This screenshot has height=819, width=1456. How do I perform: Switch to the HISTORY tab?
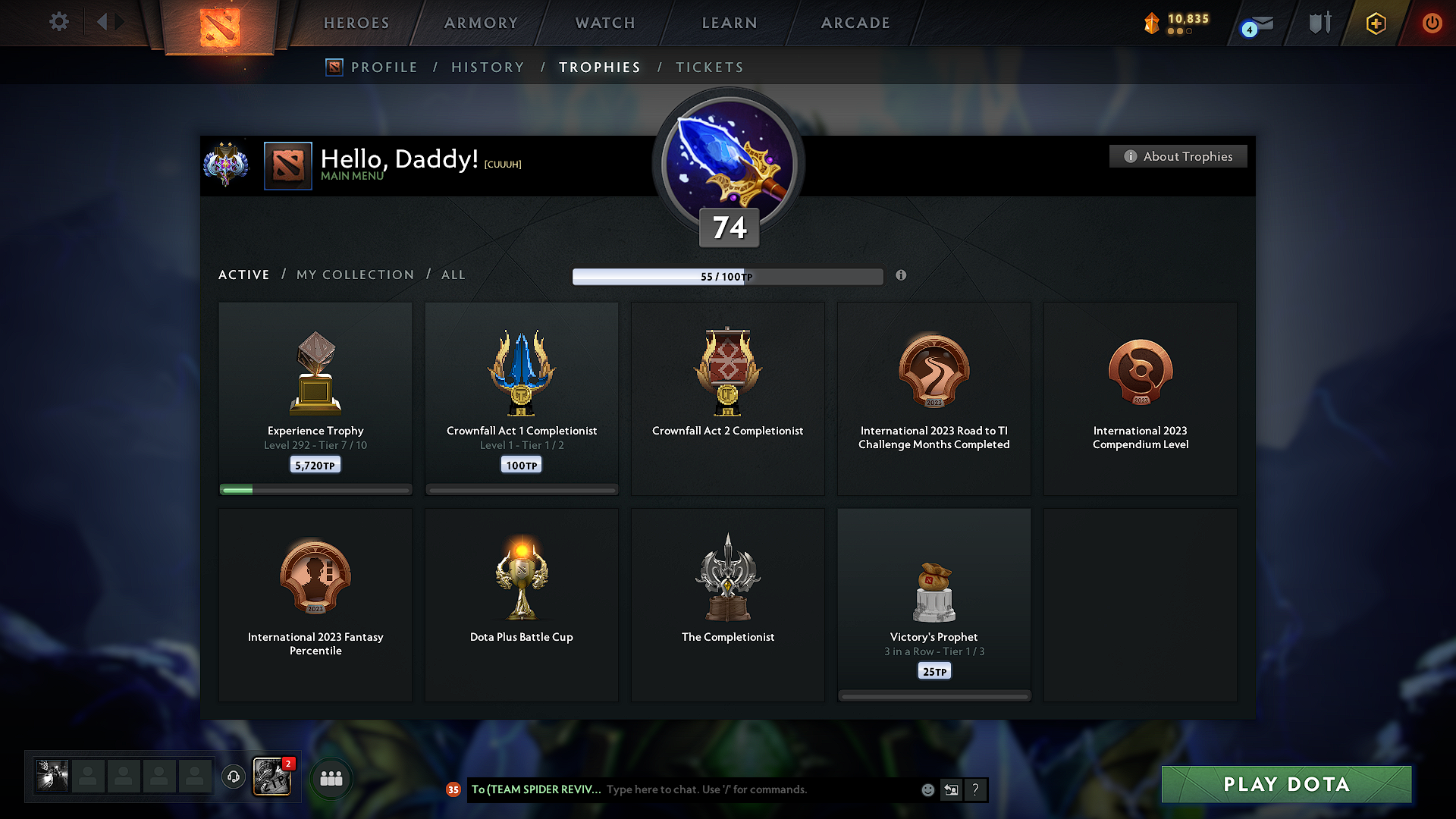coord(488,67)
